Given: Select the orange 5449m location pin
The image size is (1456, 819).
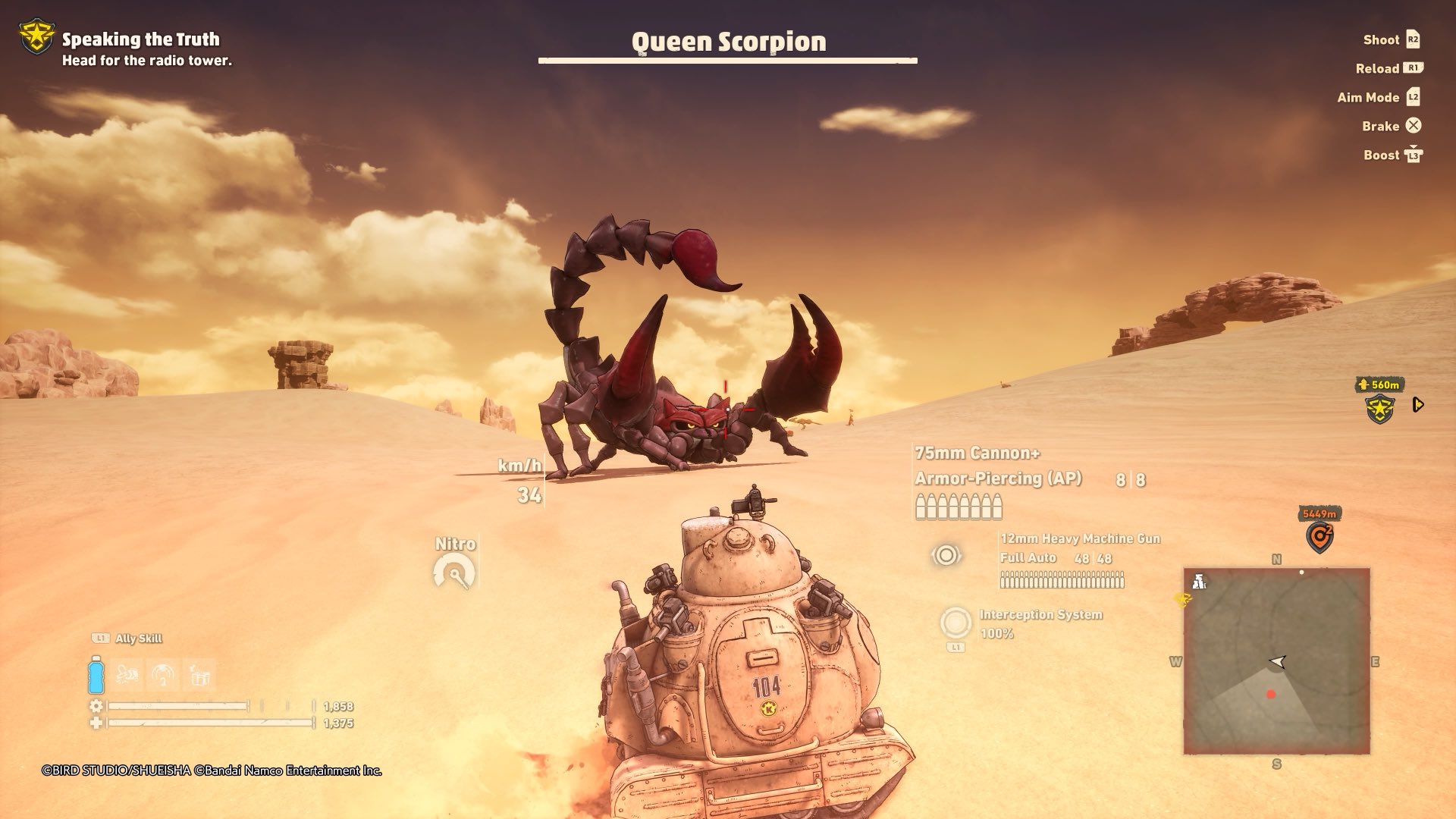Looking at the screenshot, I should tap(1319, 537).
